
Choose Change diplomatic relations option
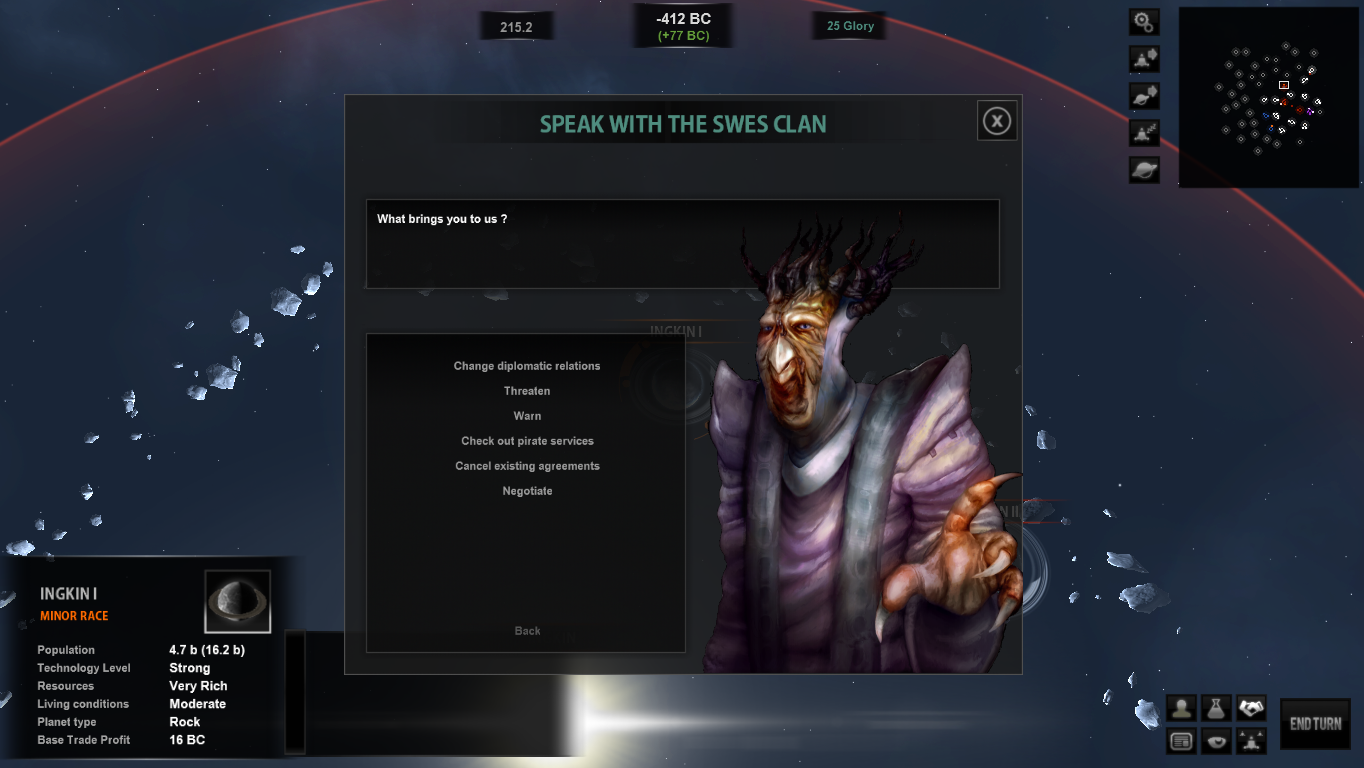[527, 366]
